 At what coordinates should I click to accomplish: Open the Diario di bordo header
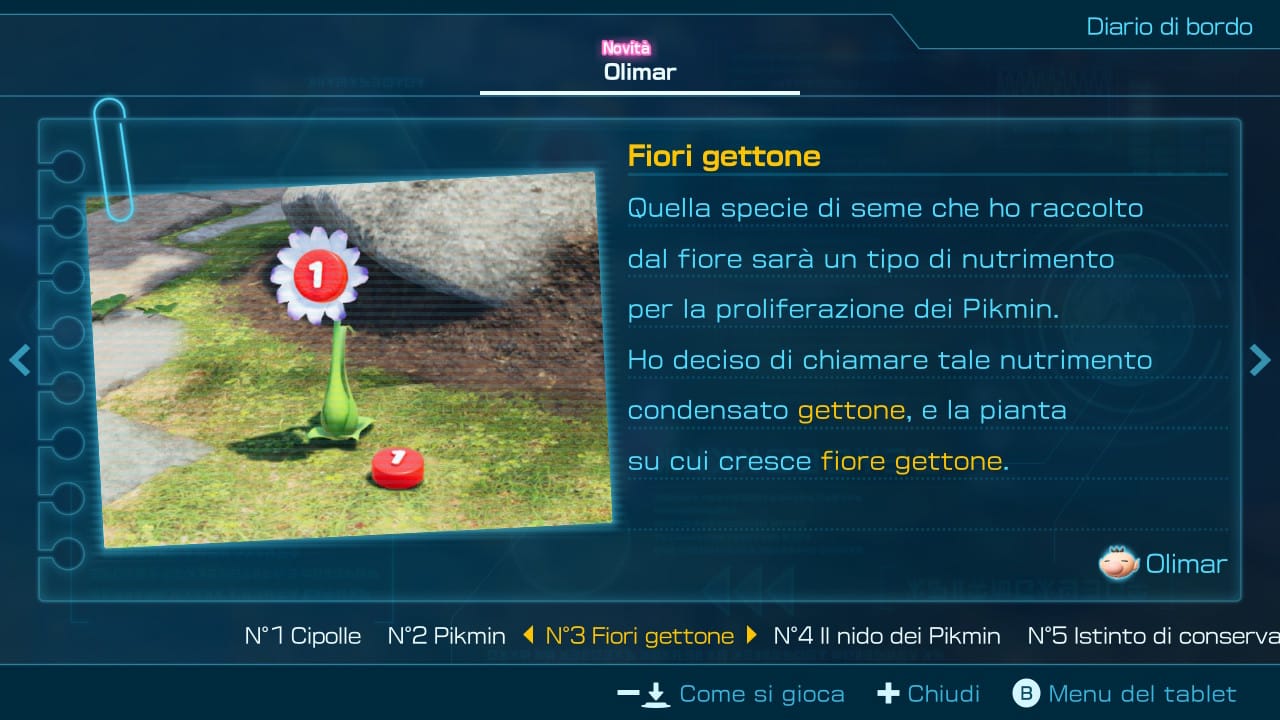click(1168, 27)
